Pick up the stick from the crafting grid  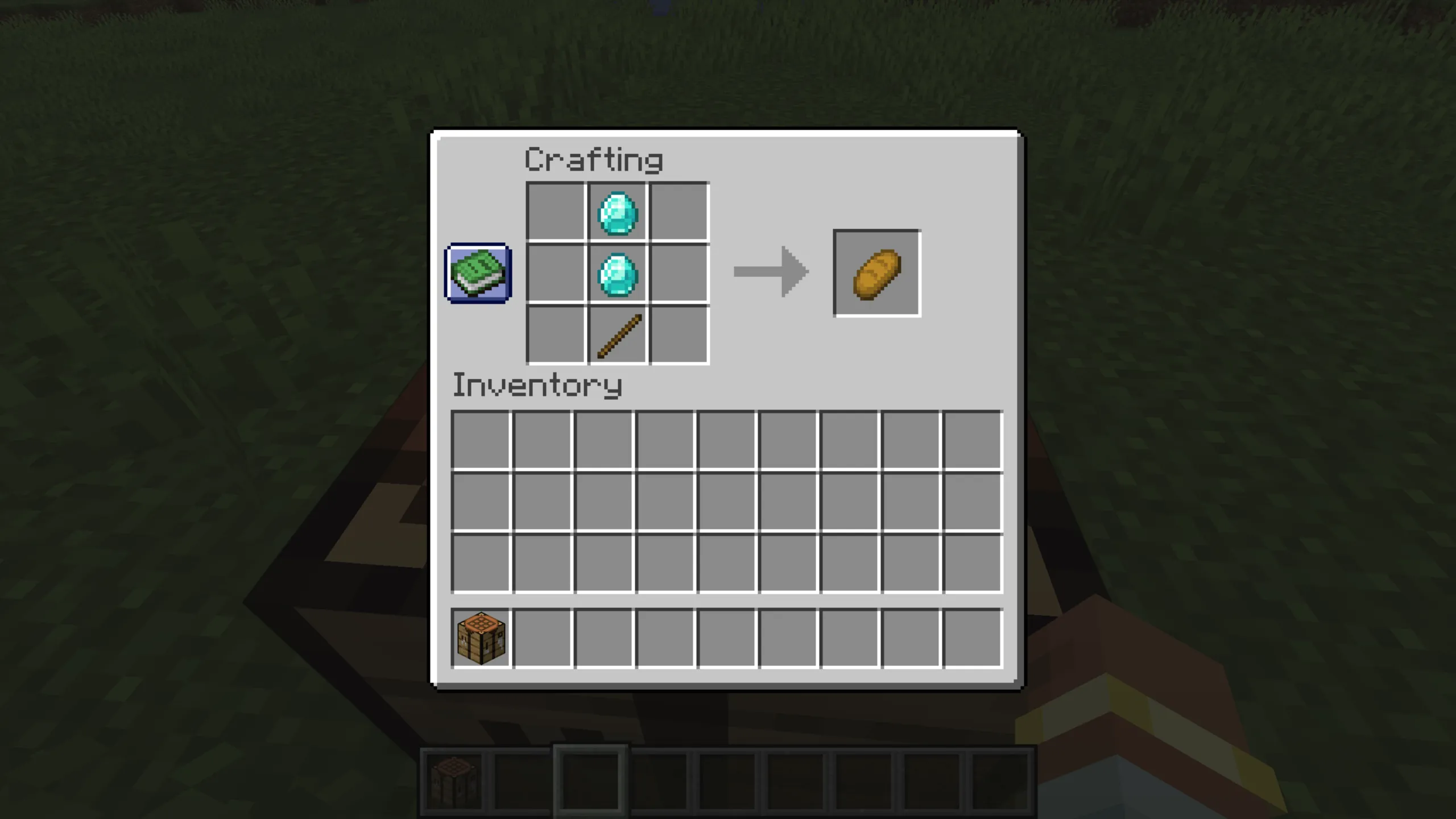click(x=618, y=336)
